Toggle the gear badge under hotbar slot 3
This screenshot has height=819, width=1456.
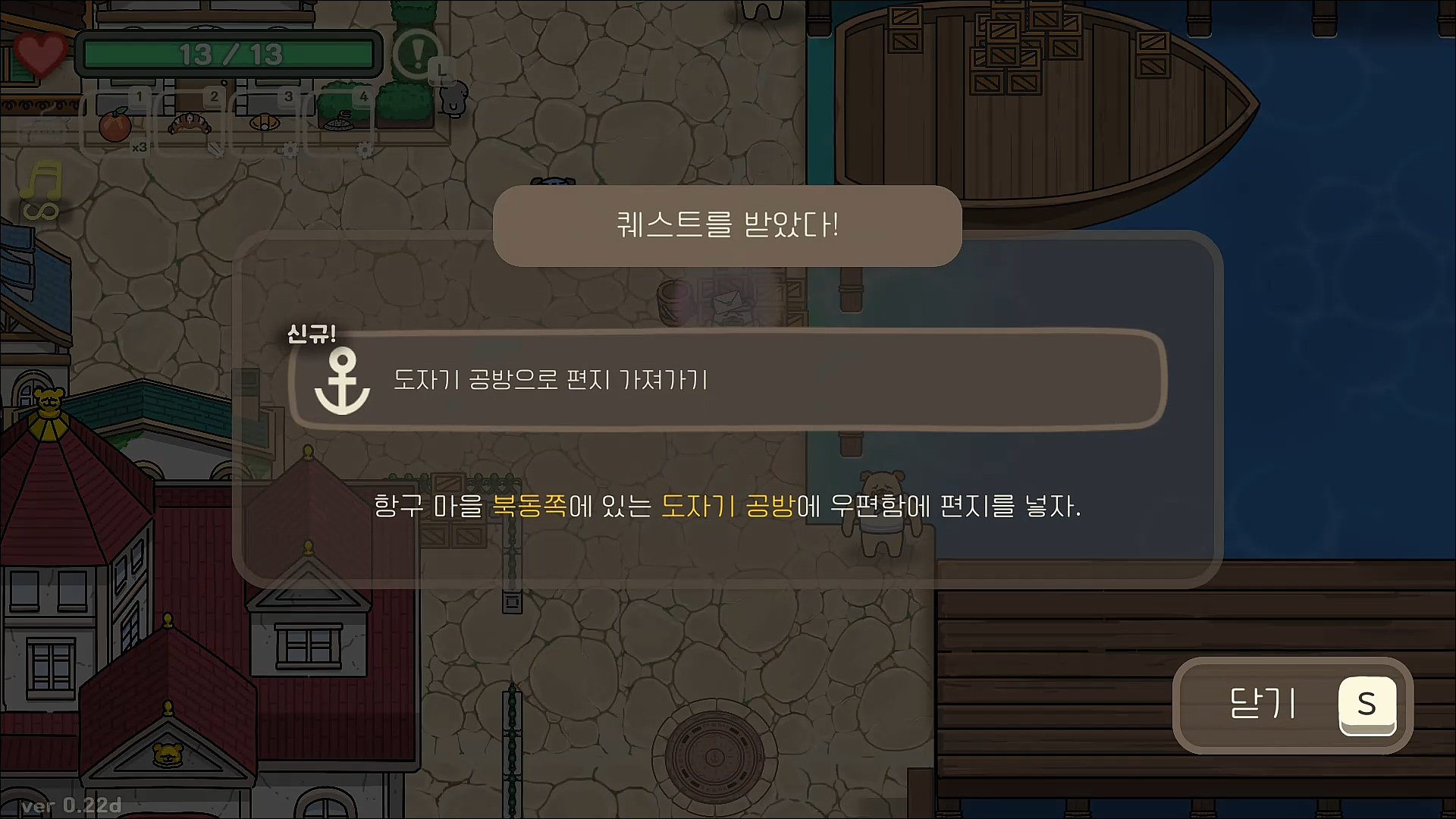[x=290, y=149]
